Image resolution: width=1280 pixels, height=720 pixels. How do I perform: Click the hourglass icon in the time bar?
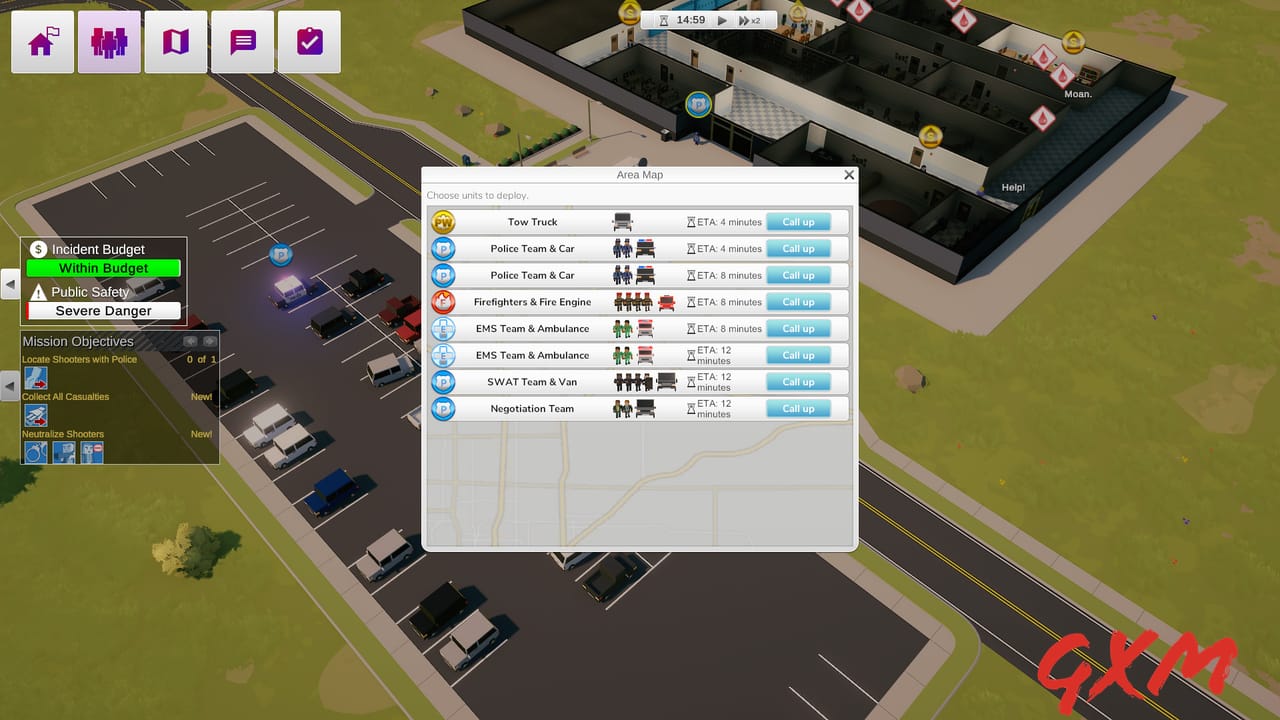click(664, 21)
